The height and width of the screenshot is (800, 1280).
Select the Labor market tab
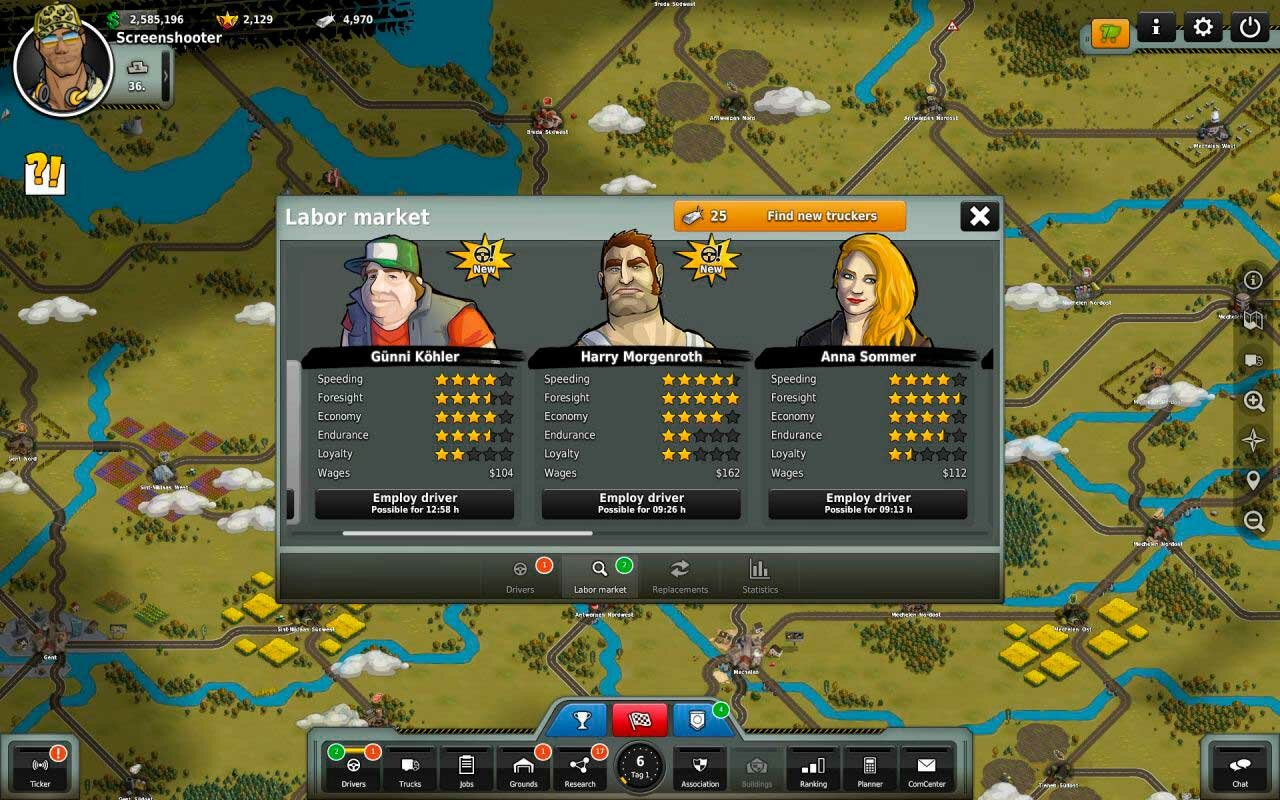coord(600,576)
